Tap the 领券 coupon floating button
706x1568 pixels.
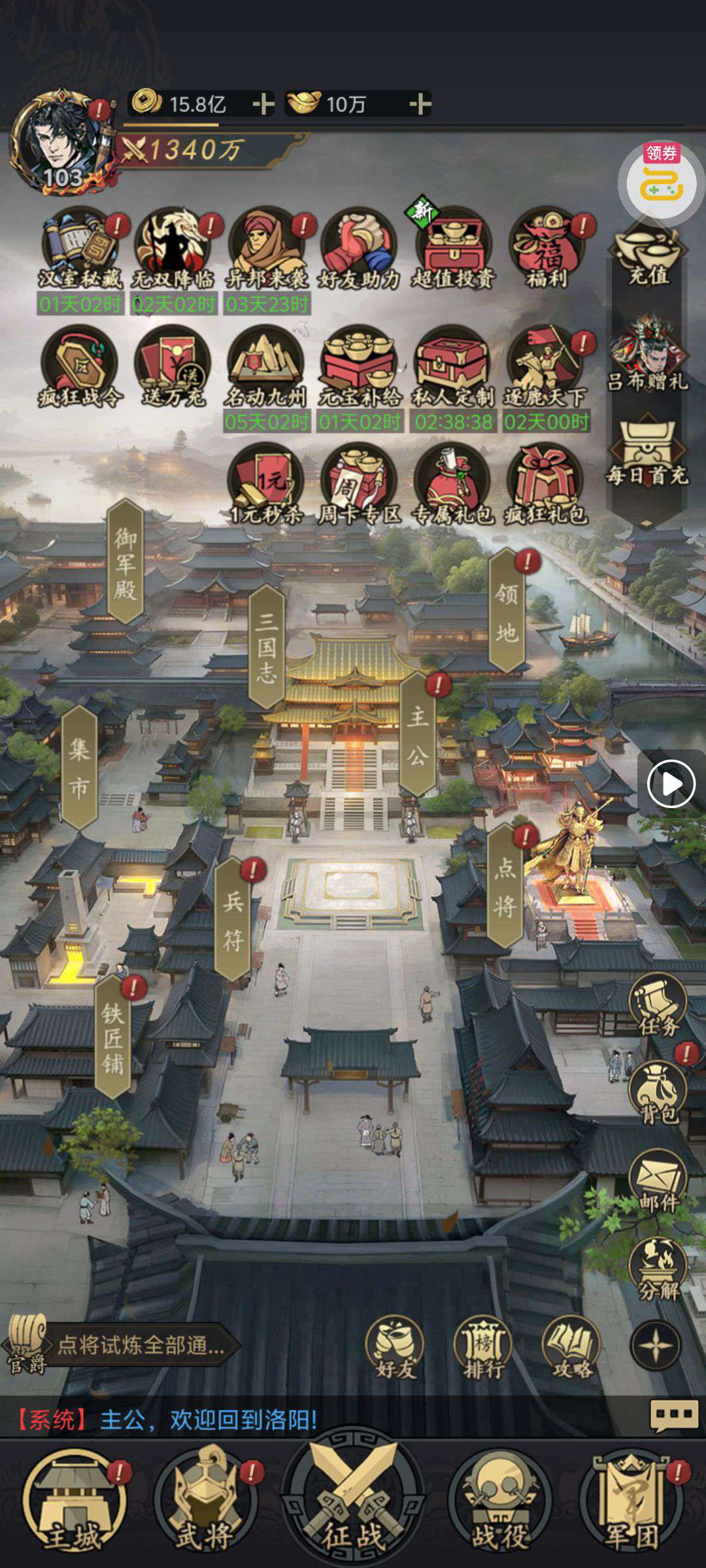[662, 180]
